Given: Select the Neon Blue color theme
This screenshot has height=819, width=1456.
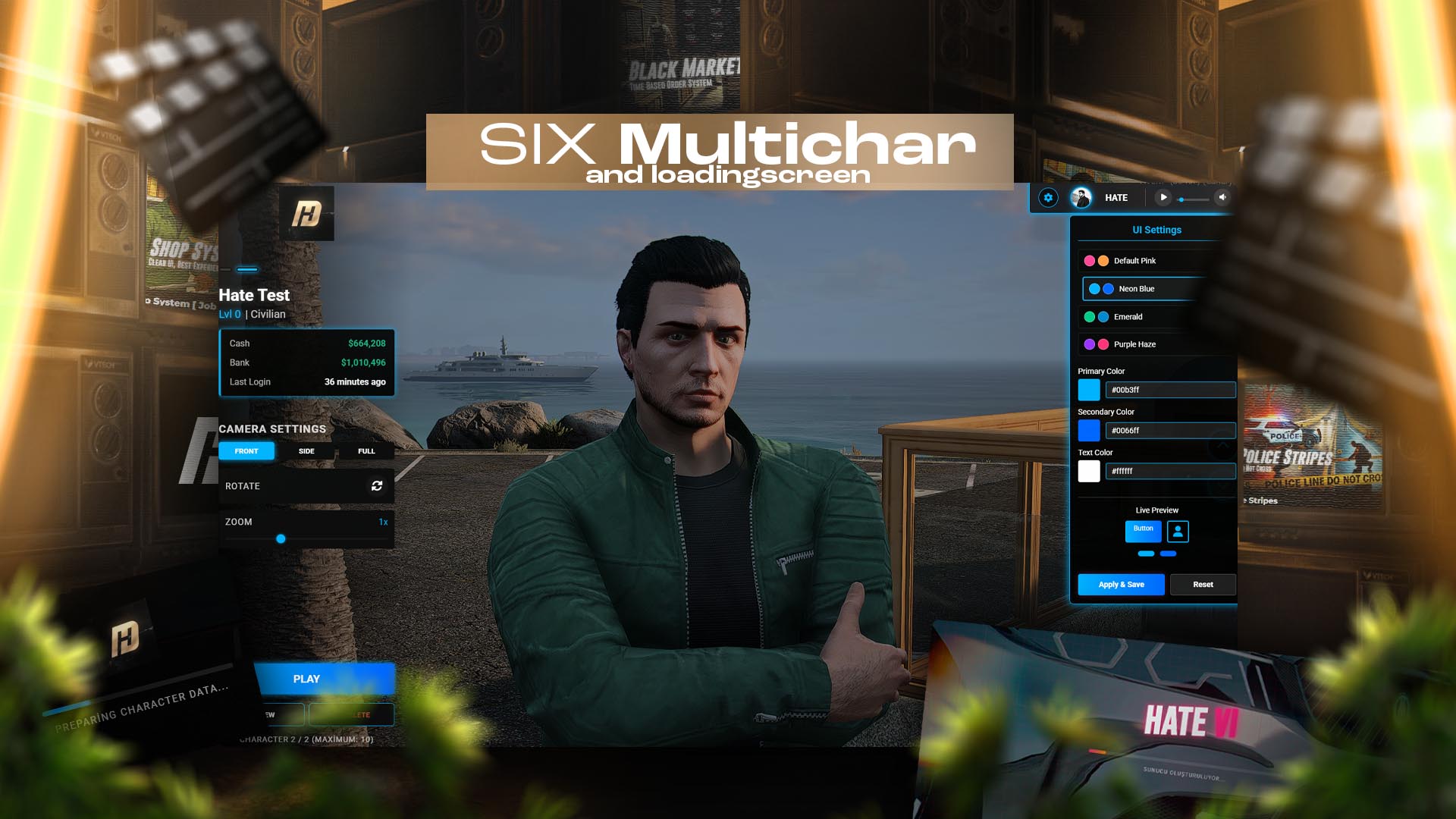Looking at the screenshot, I should [x=1137, y=289].
